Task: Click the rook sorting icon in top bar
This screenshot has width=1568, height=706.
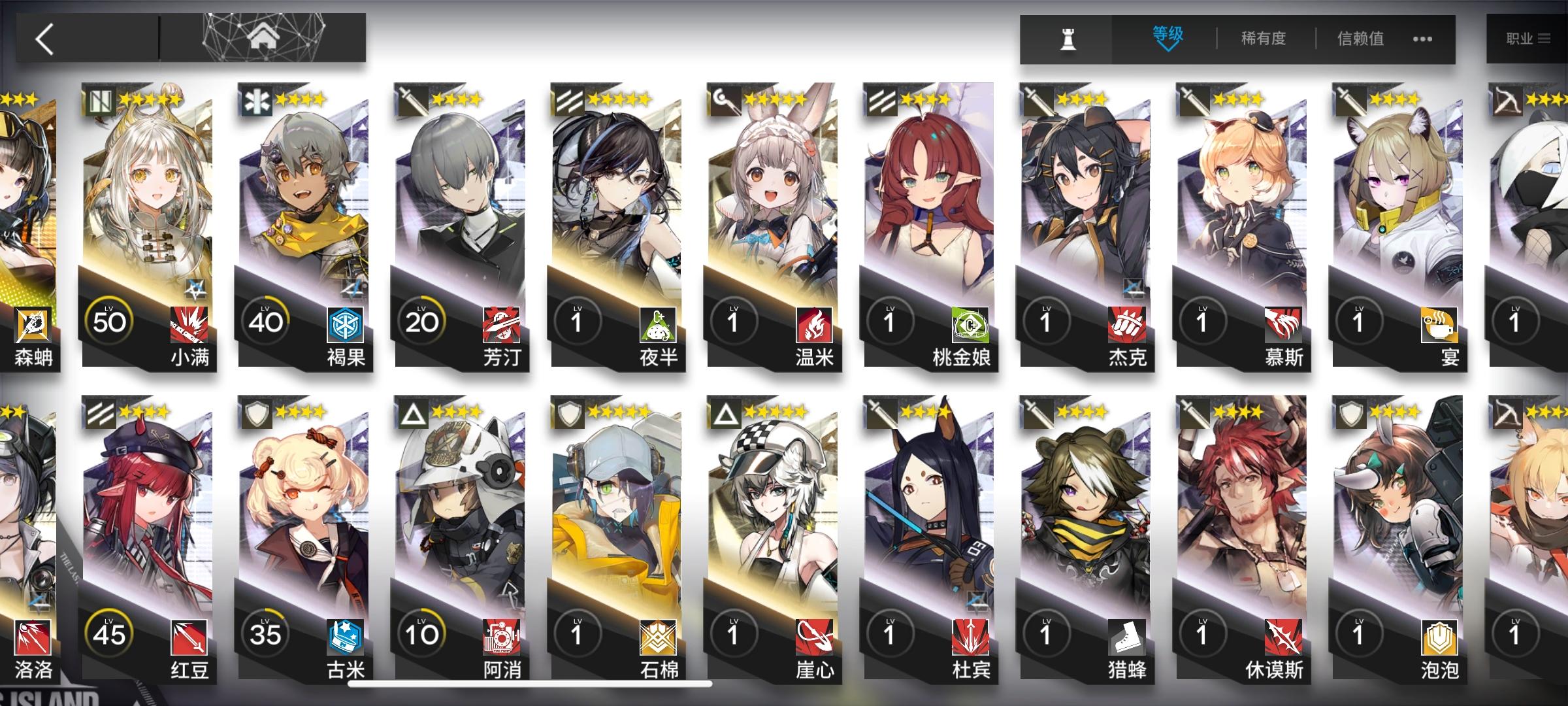Action: (x=1067, y=38)
